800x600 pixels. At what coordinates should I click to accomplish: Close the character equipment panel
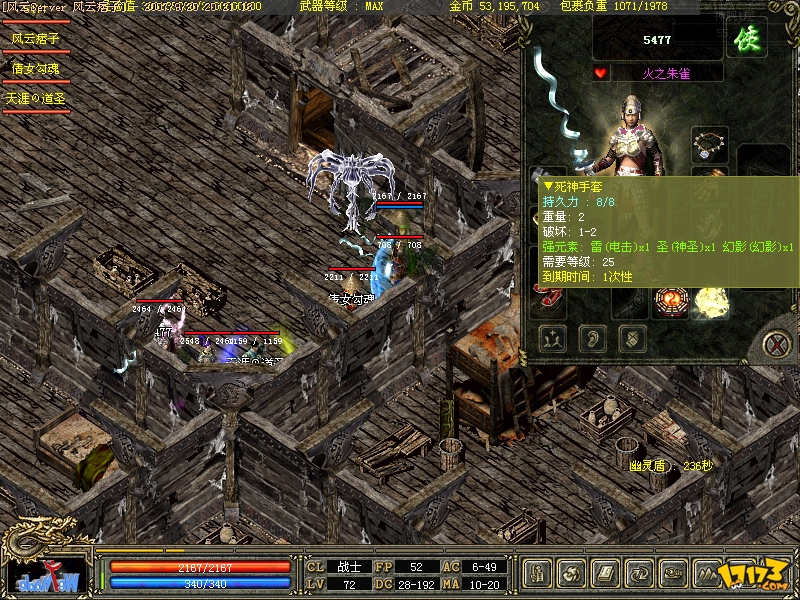click(x=775, y=343)
